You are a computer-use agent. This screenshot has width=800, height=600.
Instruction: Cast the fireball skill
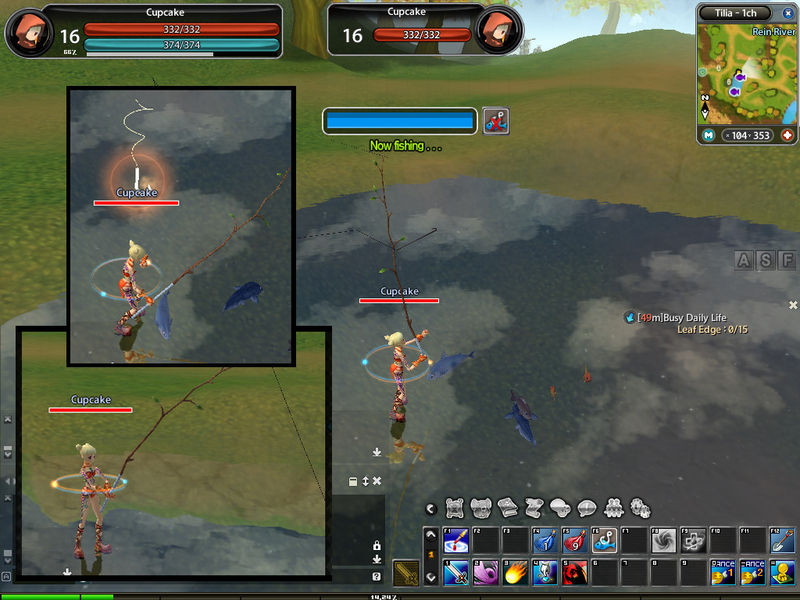pos(516,573)
